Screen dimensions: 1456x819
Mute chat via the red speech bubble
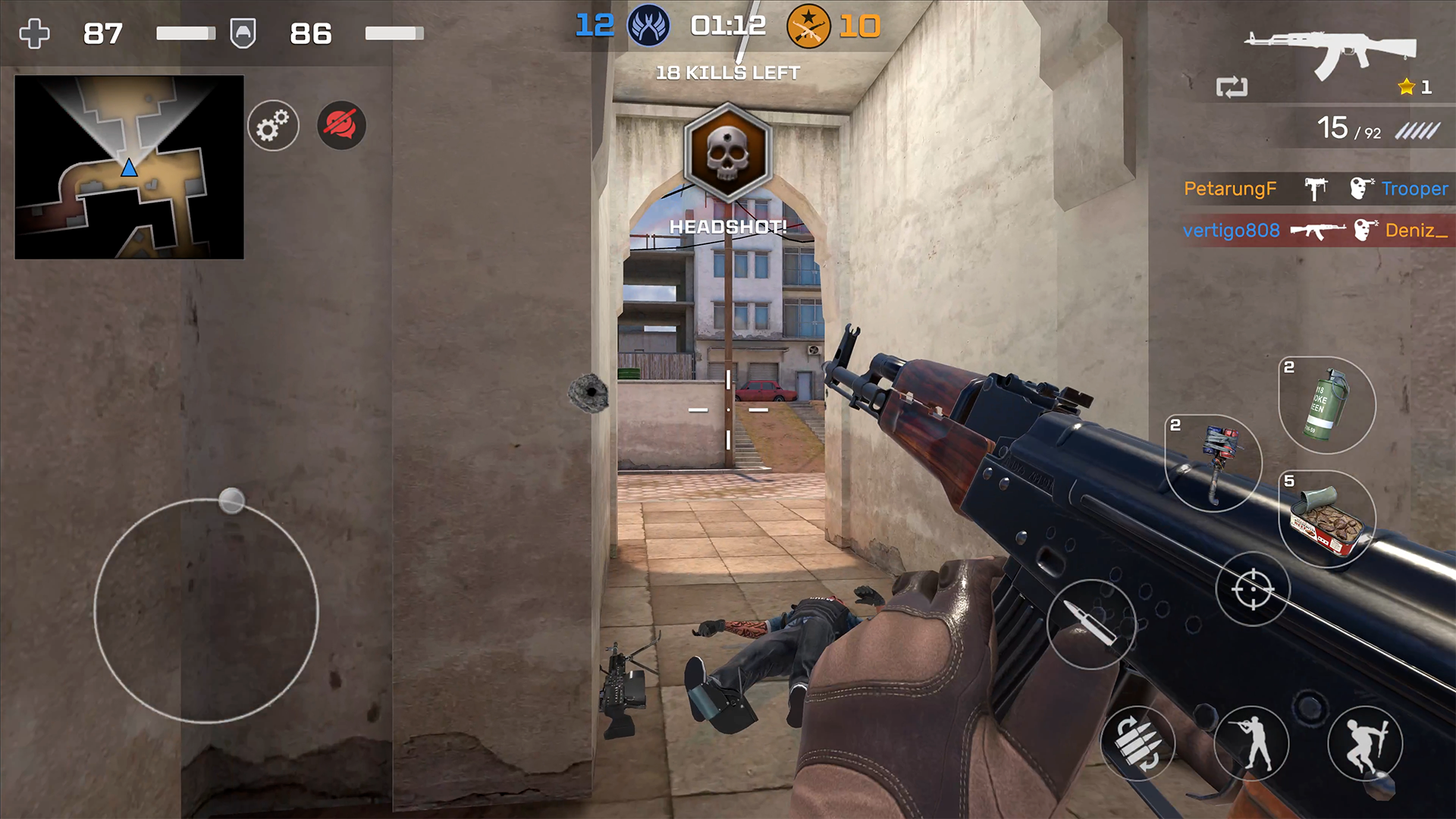(x=340, y=126)
